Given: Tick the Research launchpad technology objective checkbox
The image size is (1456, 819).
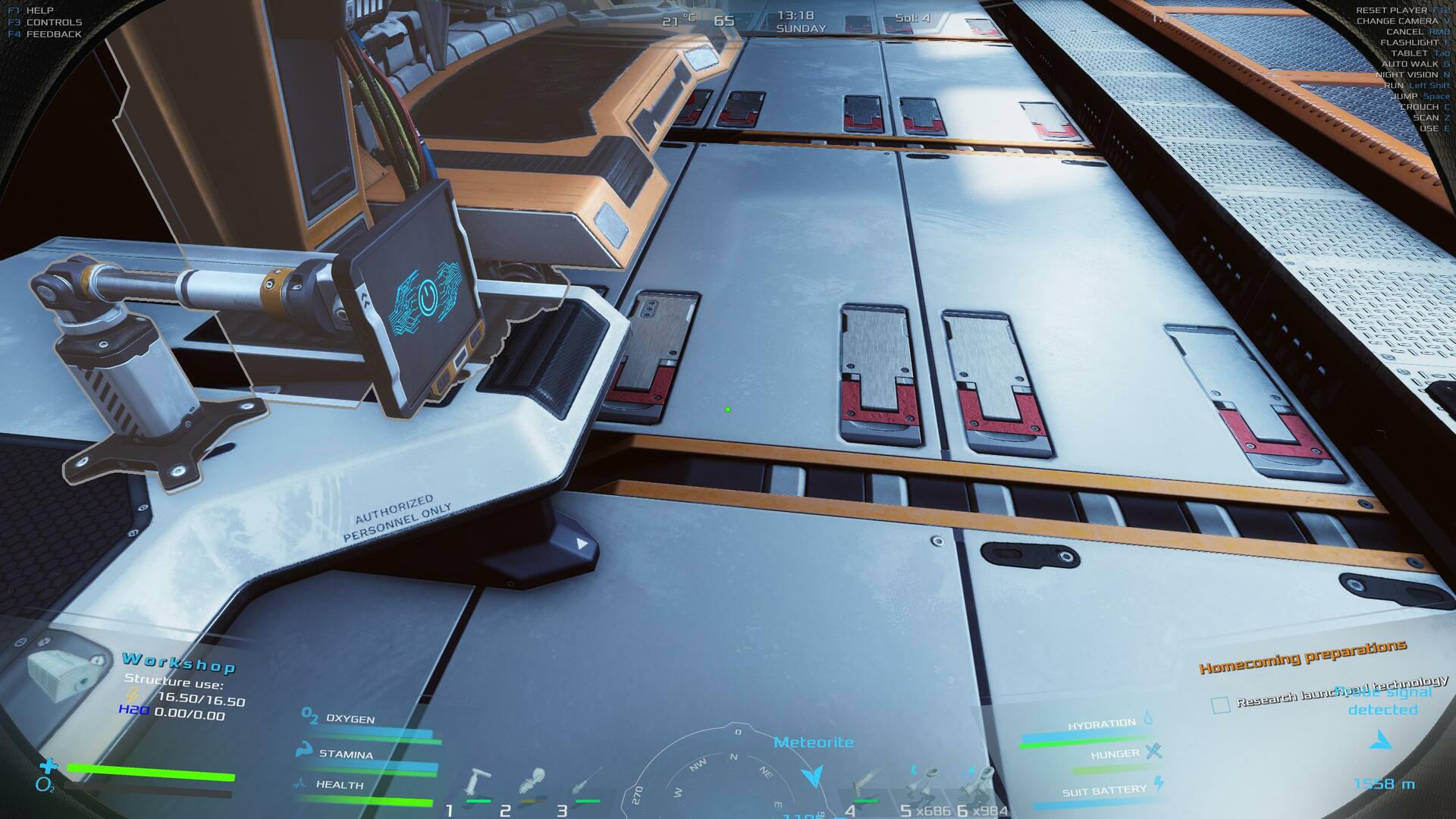Looking at the screenshot, I should click(x=1220, y=705).
